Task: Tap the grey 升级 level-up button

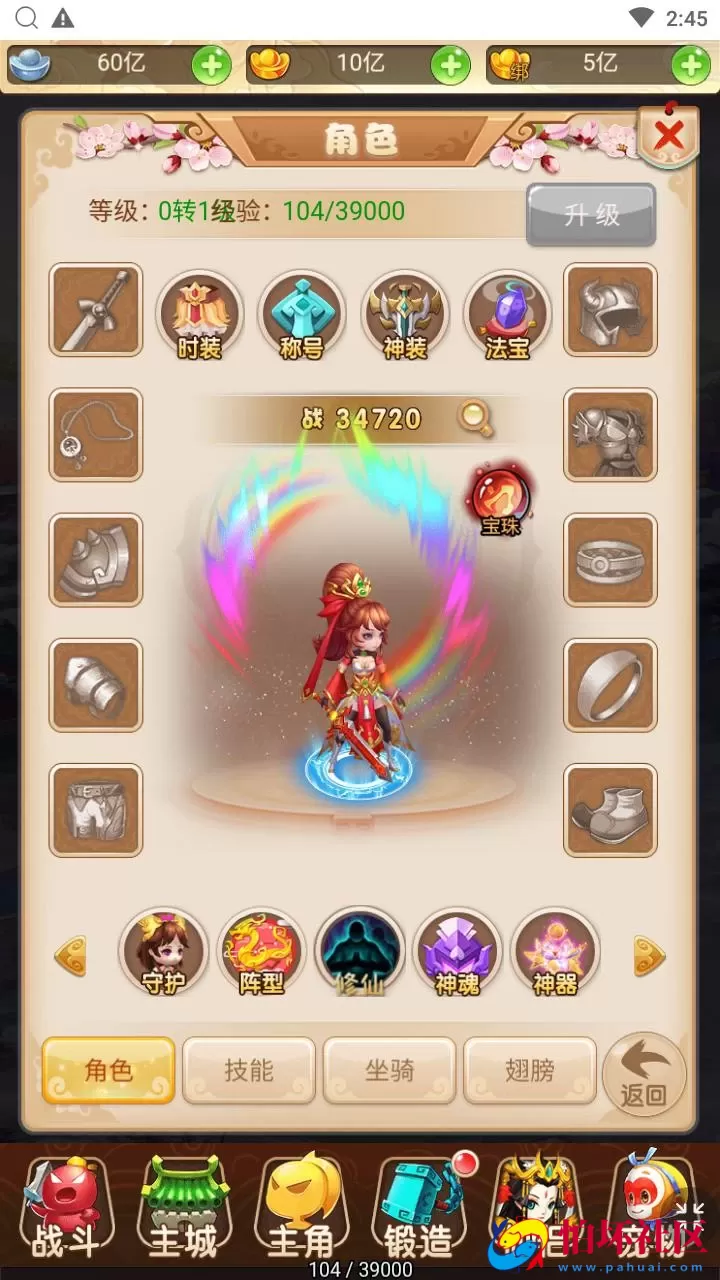Action: pos(591,214)
